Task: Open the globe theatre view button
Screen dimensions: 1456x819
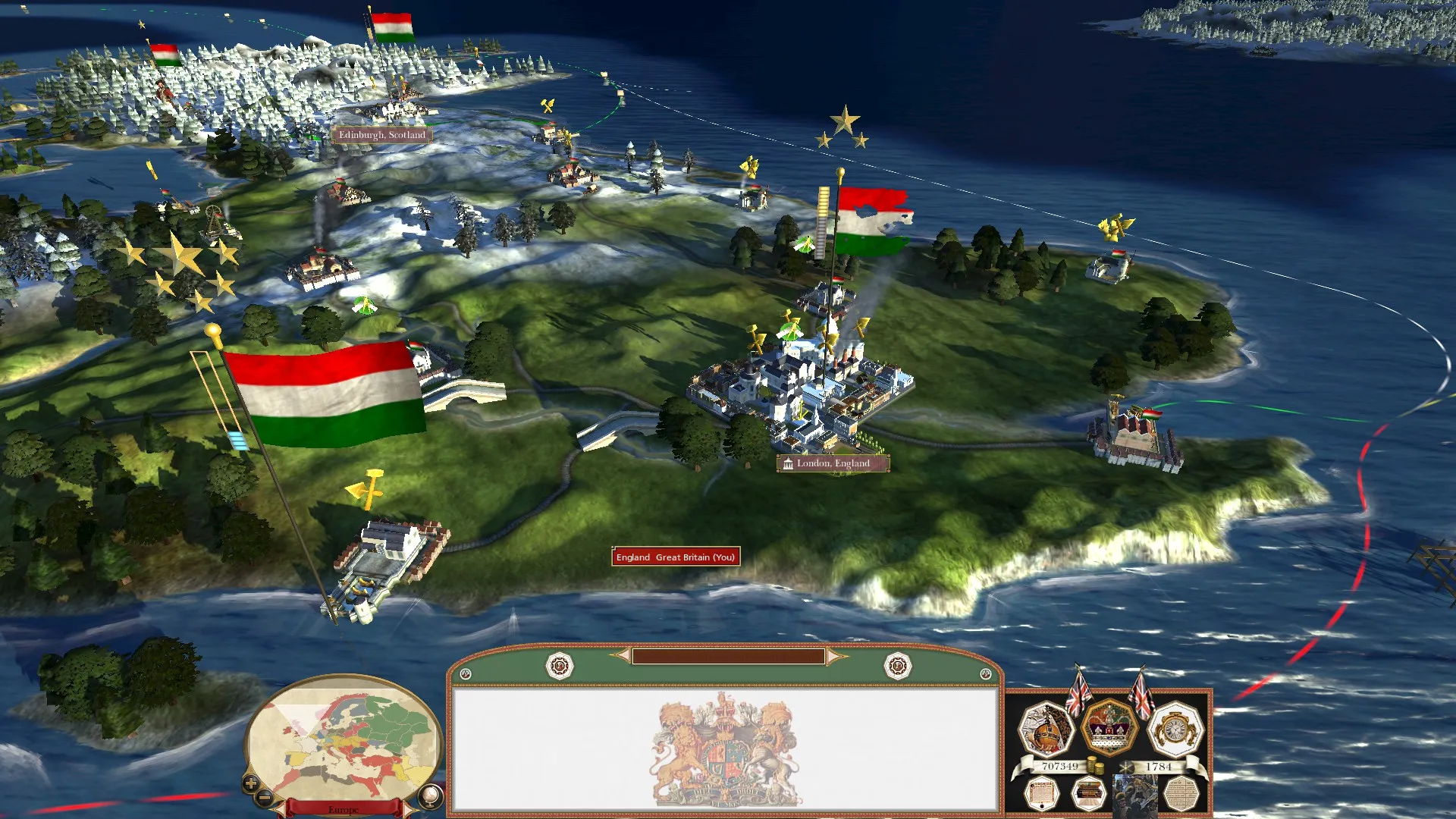Action: tap(430, 795)
